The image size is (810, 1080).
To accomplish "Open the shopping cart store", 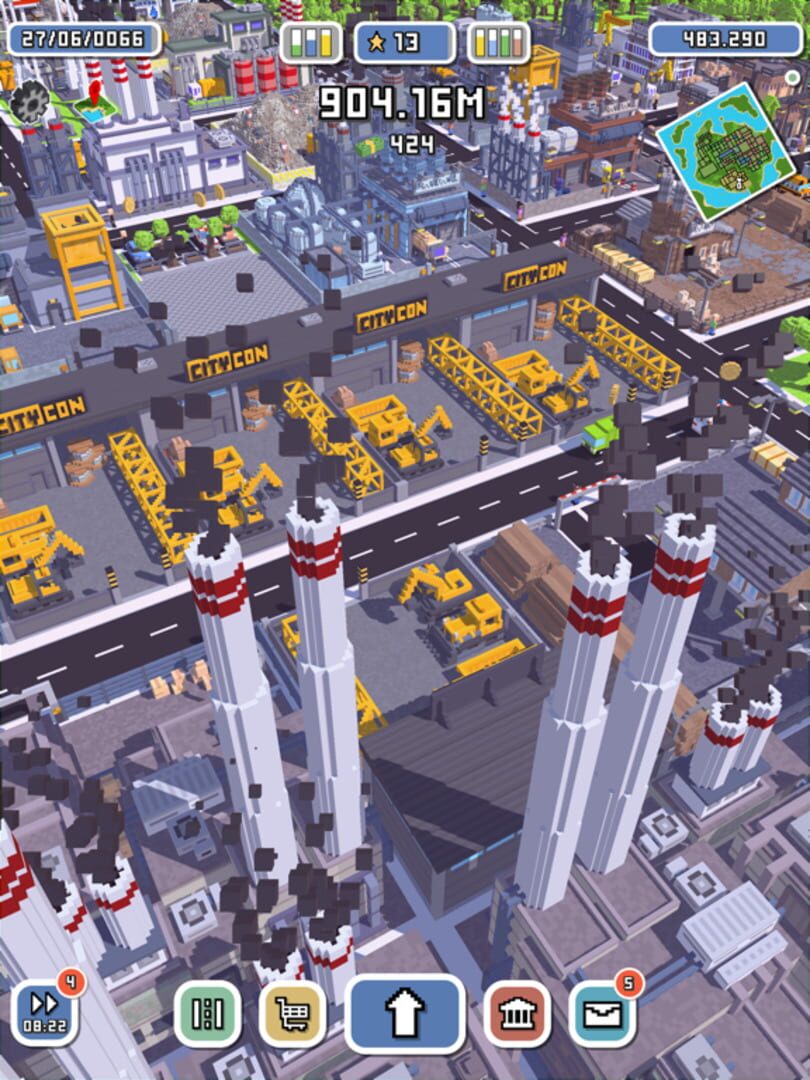I will pos(292,1013).
